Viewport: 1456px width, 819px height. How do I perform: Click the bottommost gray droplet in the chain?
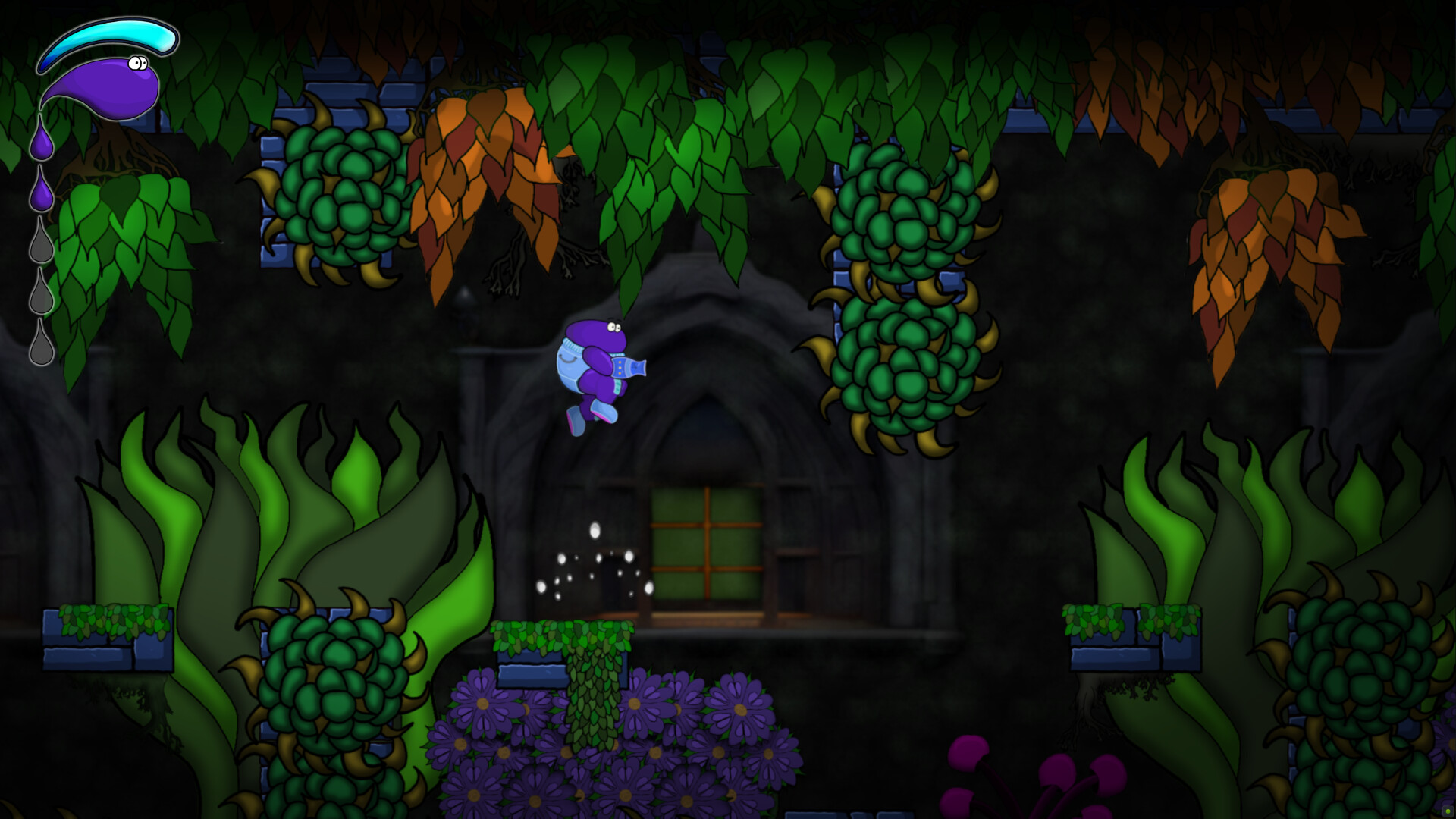click(42, 343)
